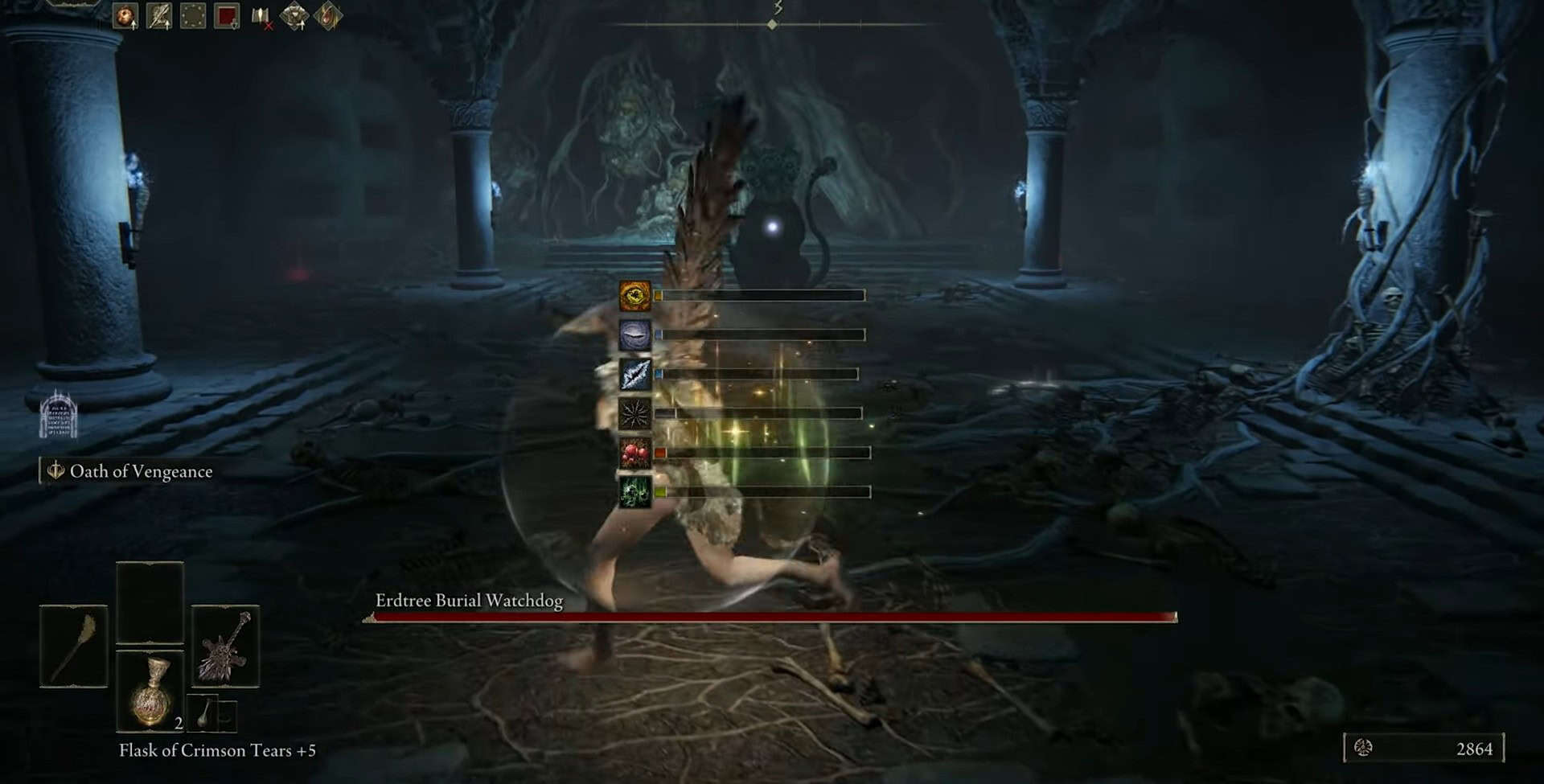Viewport: 1544px width, 784px height.
Task: Select the left-hand torch weapon slot
Action: point(73,646)
